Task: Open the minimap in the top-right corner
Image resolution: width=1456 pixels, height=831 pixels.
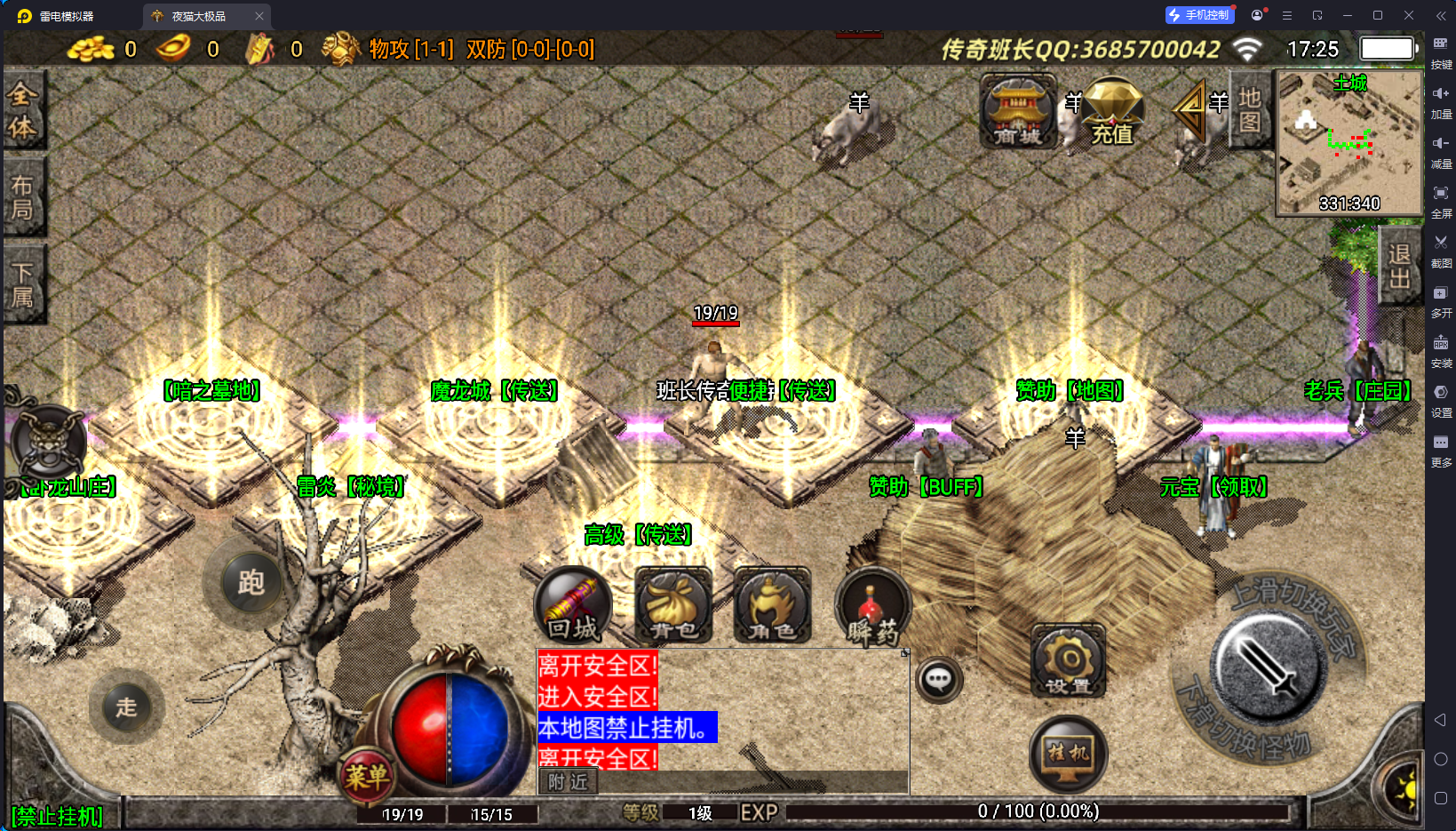Action: pos(1349,142)
